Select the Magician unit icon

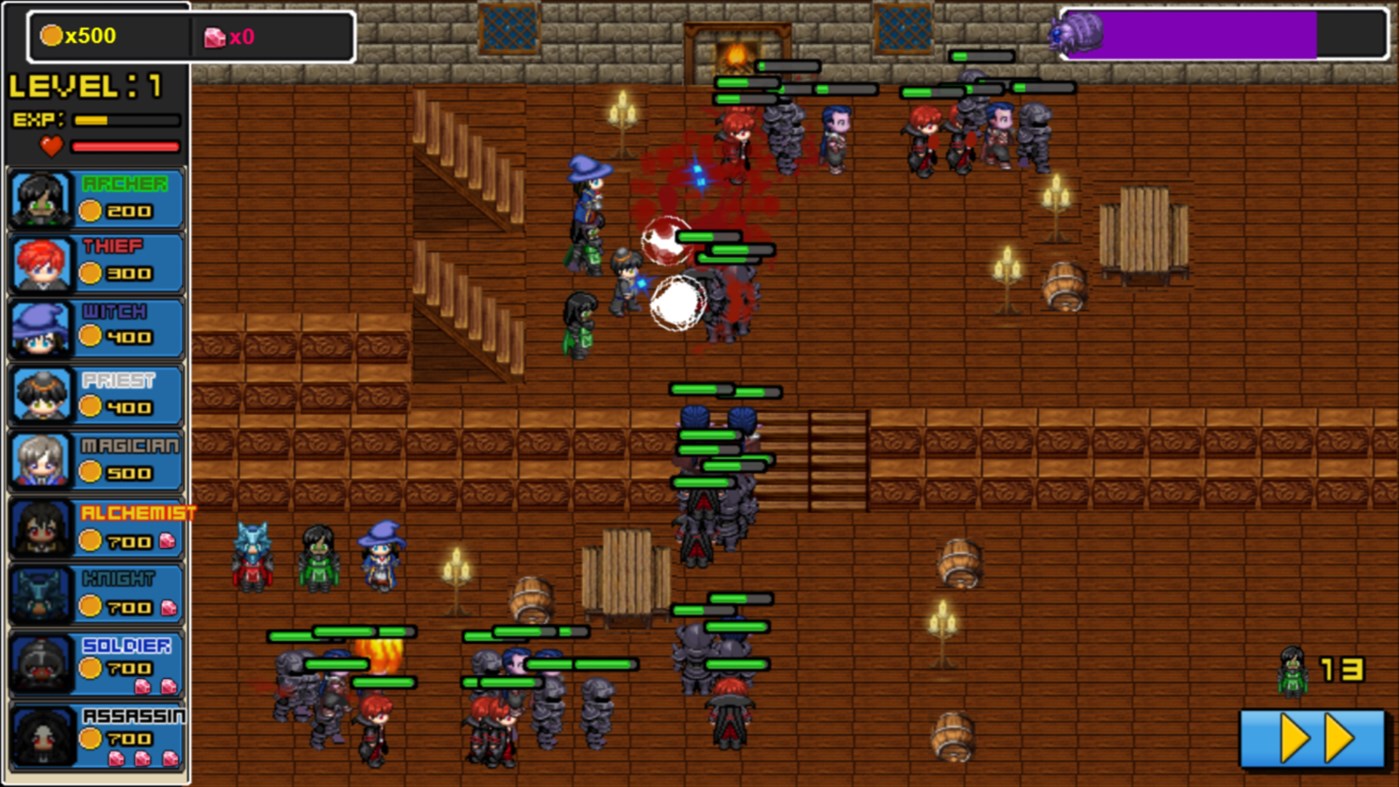40,460
